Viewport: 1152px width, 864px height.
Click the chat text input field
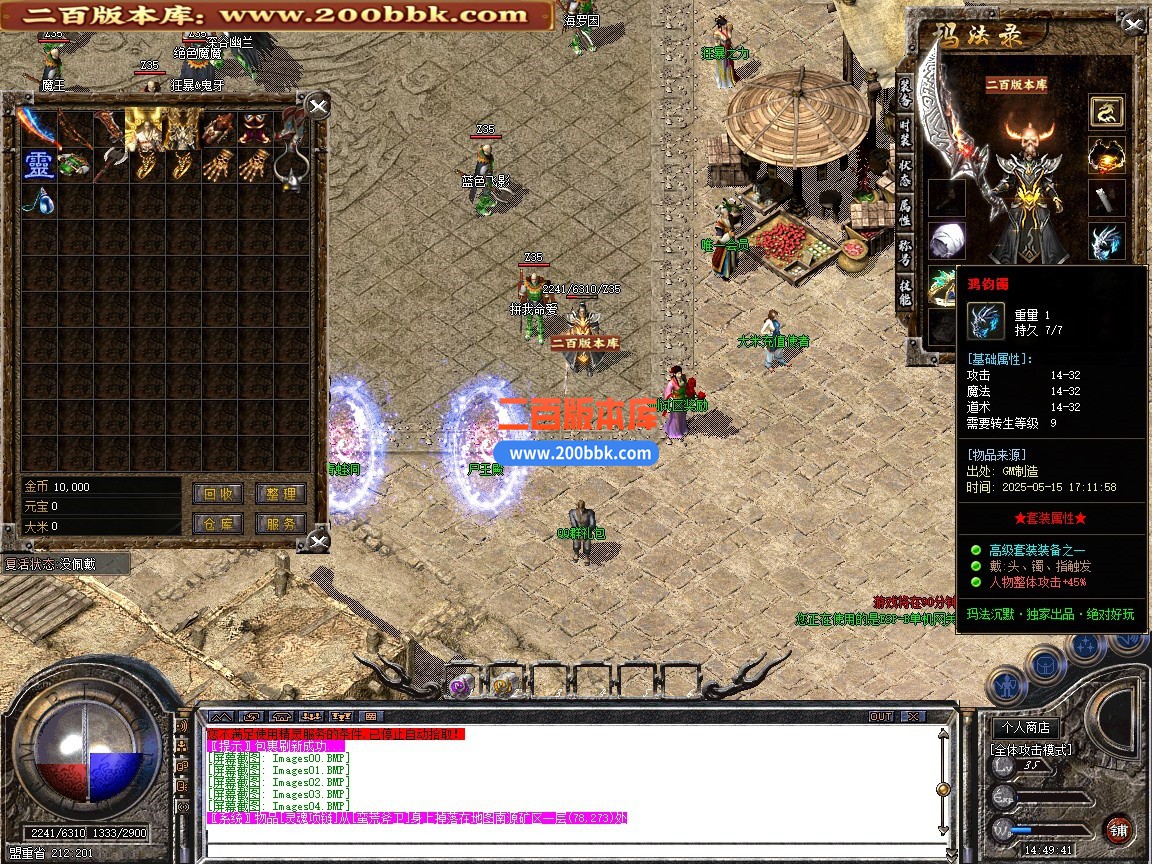[x=570, y=849]
